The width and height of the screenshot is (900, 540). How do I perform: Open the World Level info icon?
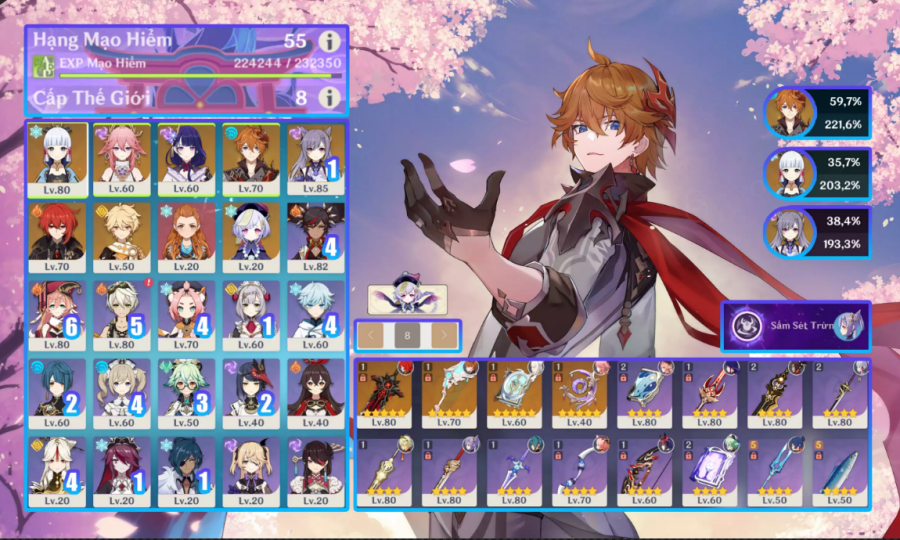[x=329, y=97]
